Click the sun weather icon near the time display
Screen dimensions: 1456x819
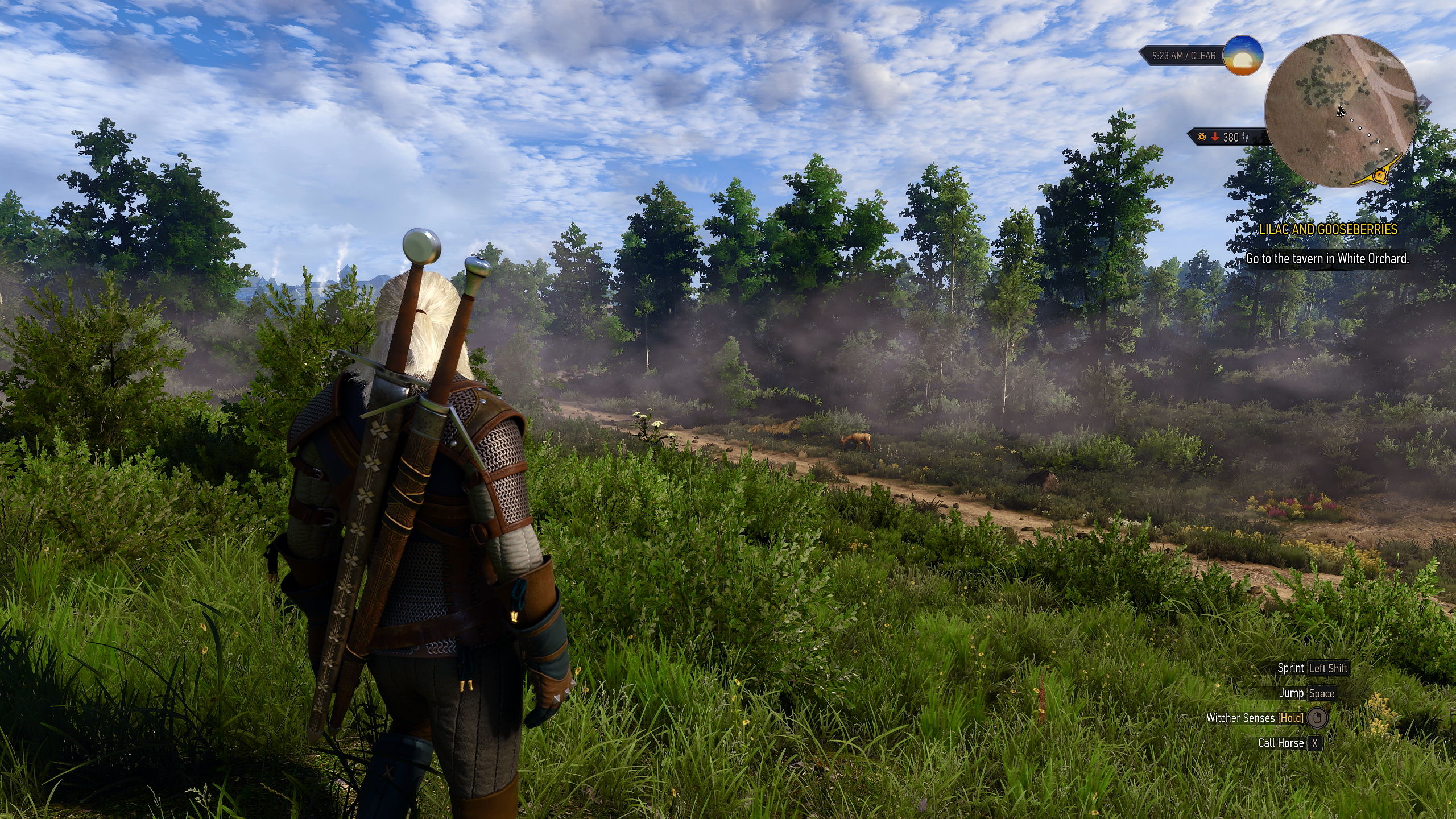point(1242,56)
